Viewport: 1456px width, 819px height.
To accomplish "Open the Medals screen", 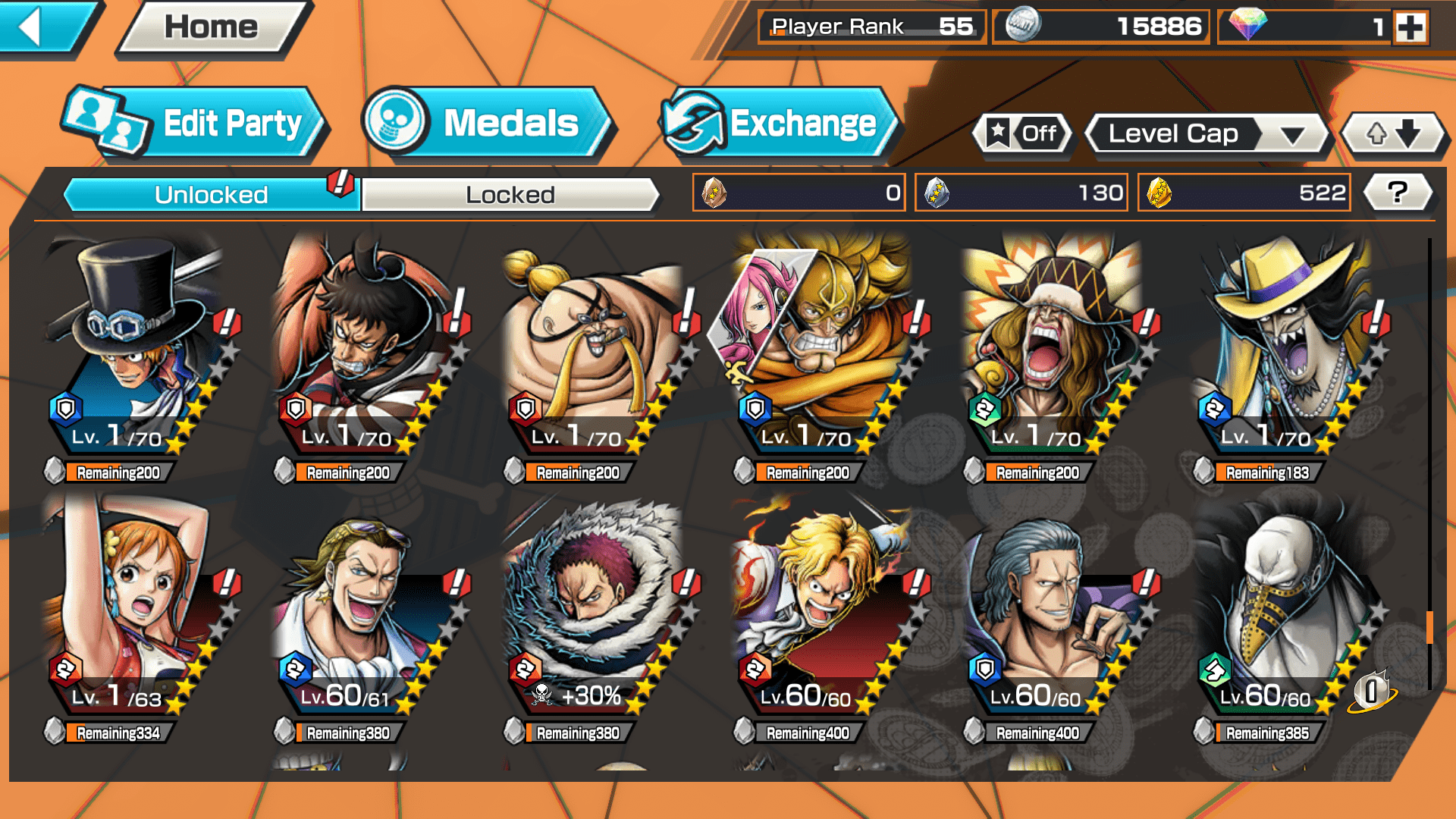I will 487,124.
